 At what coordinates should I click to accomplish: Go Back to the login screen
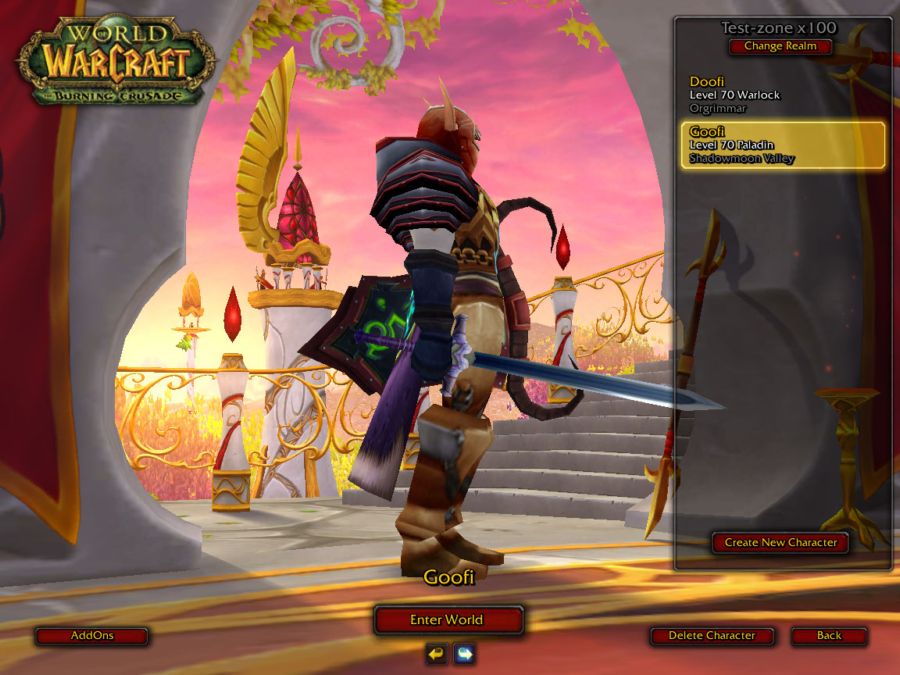pos(828,636)
